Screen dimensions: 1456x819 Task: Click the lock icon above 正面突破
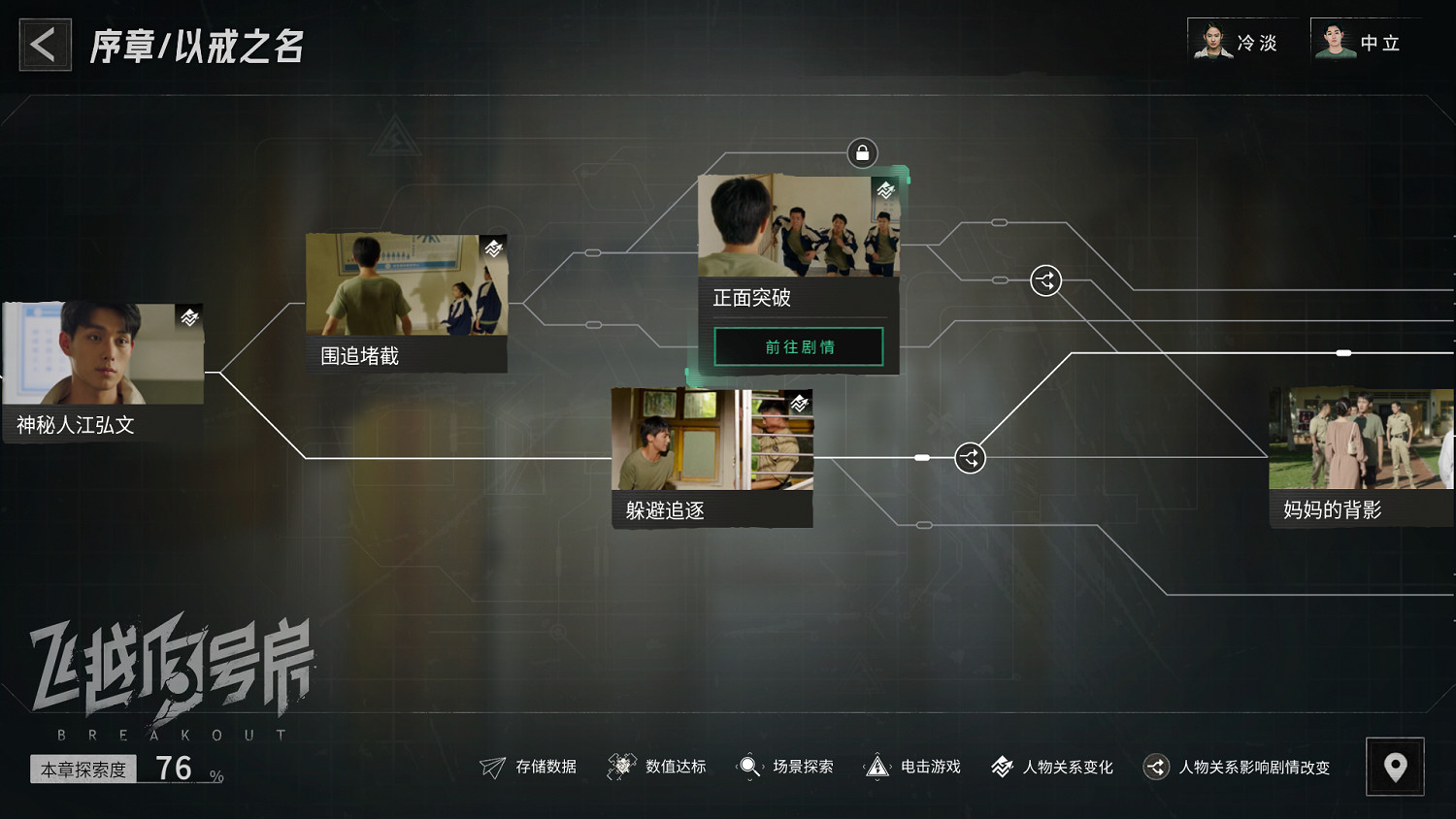pos(861,152)
